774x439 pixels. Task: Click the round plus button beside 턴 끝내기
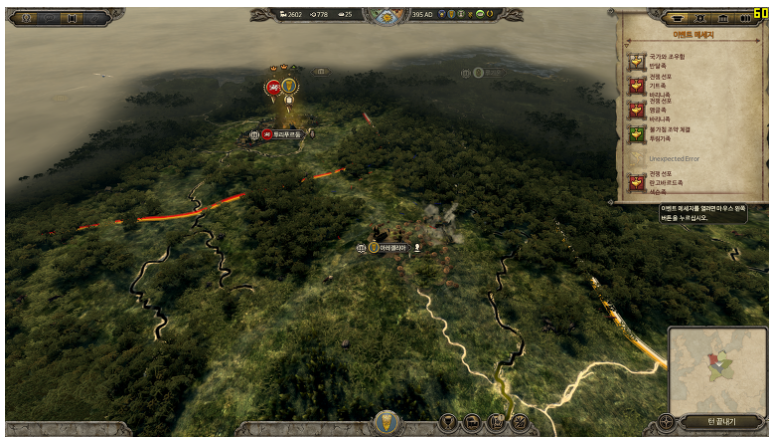tap(666, 423)
